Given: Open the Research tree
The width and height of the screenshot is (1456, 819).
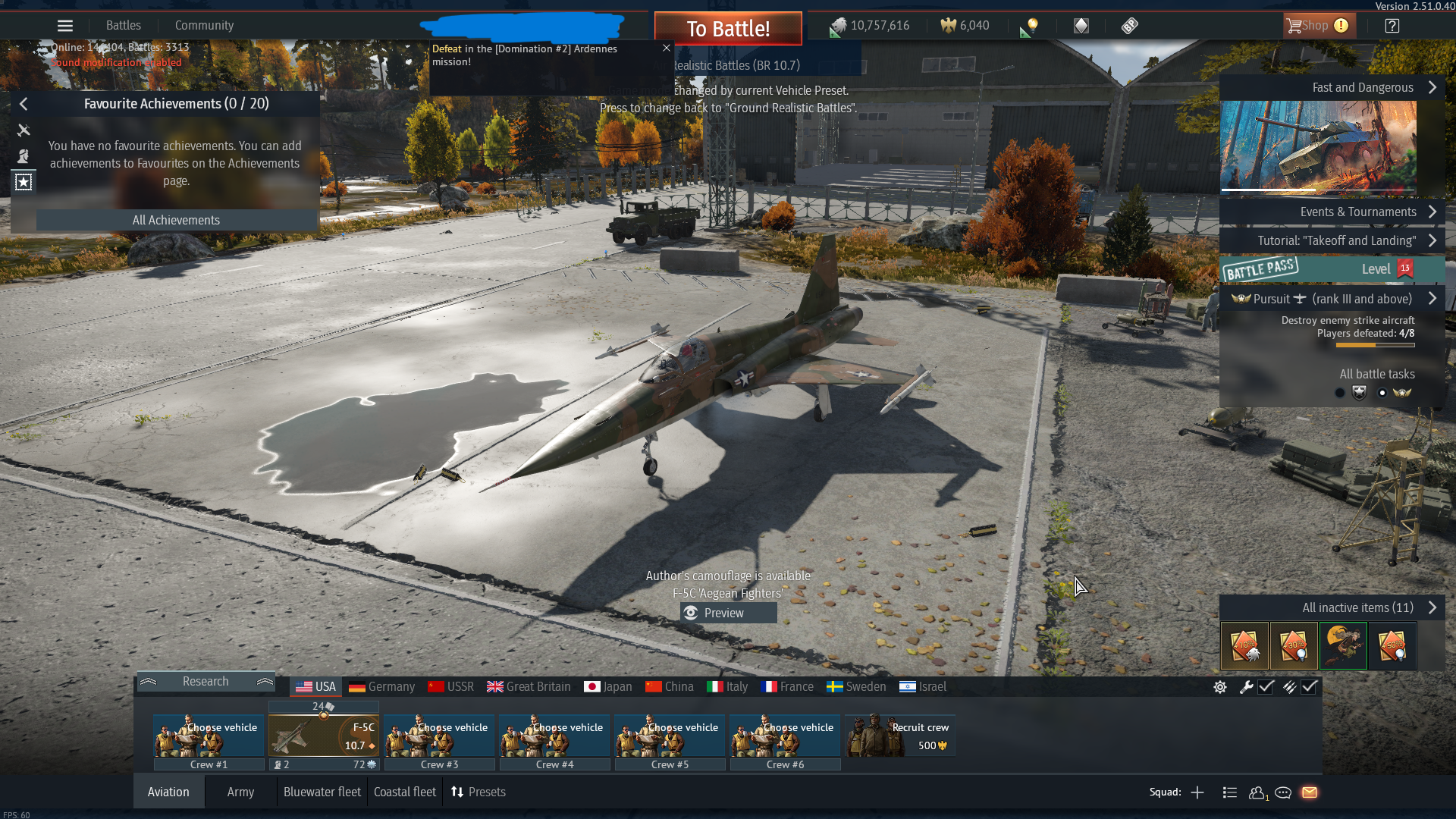Looking at the screenshot, I should pyautogui.click(x=206, y=682).
